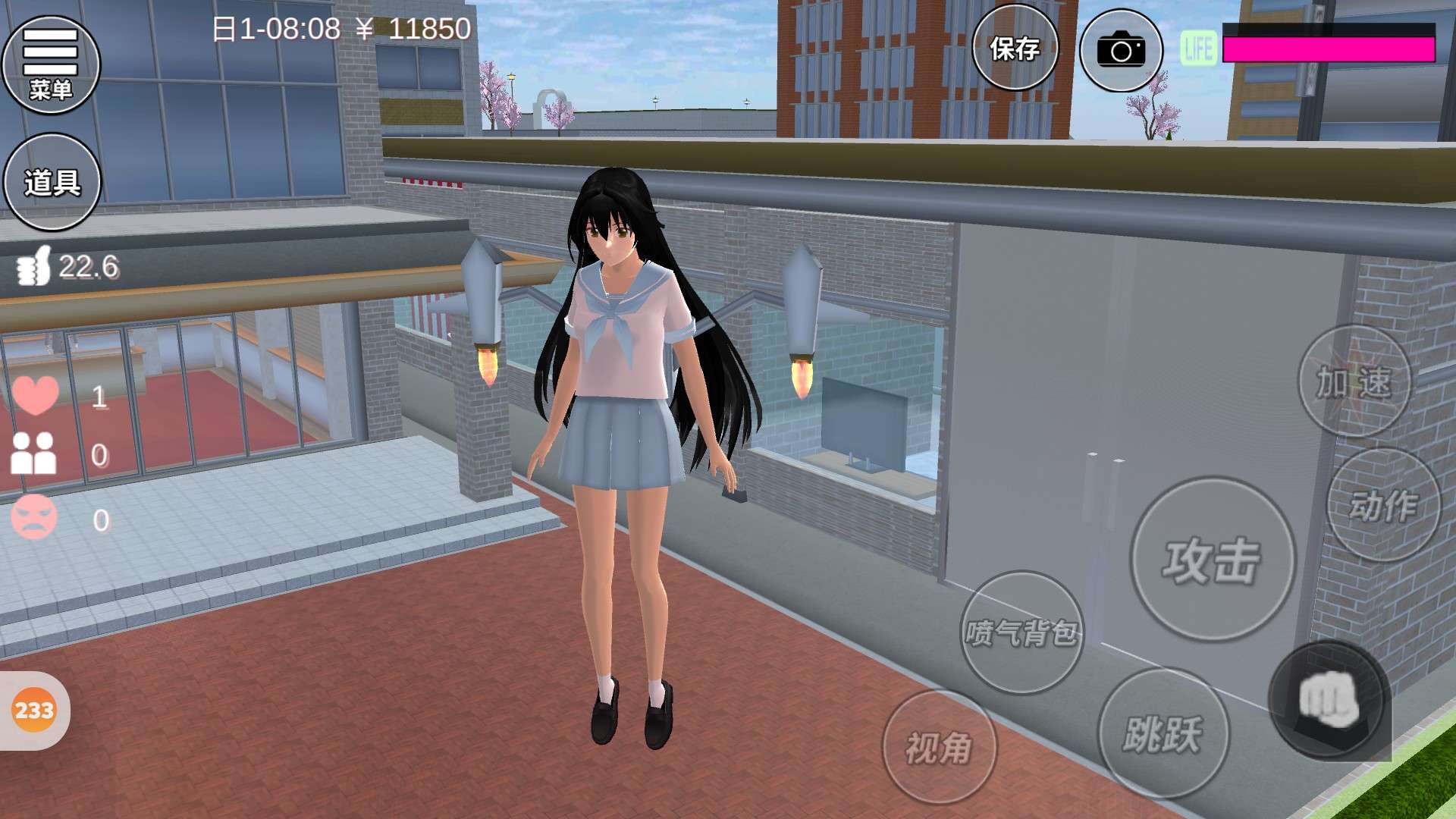The width and height of the screenshot is (1456, 819).
Task: Activate the 加速 speed-up button
Action: coord(1354,381)
